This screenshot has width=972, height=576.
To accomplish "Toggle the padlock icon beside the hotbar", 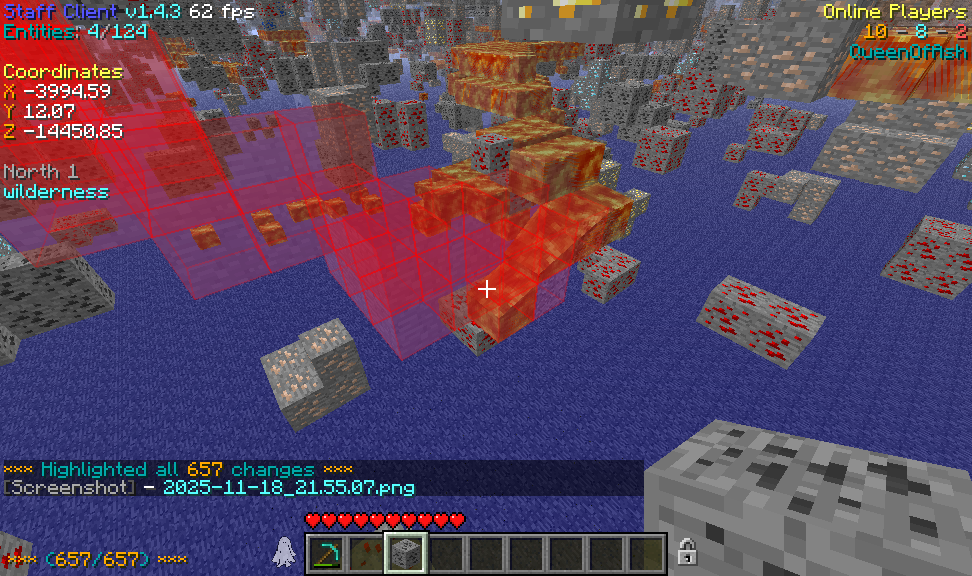I will pyautogui.click(x=687, y=551).
